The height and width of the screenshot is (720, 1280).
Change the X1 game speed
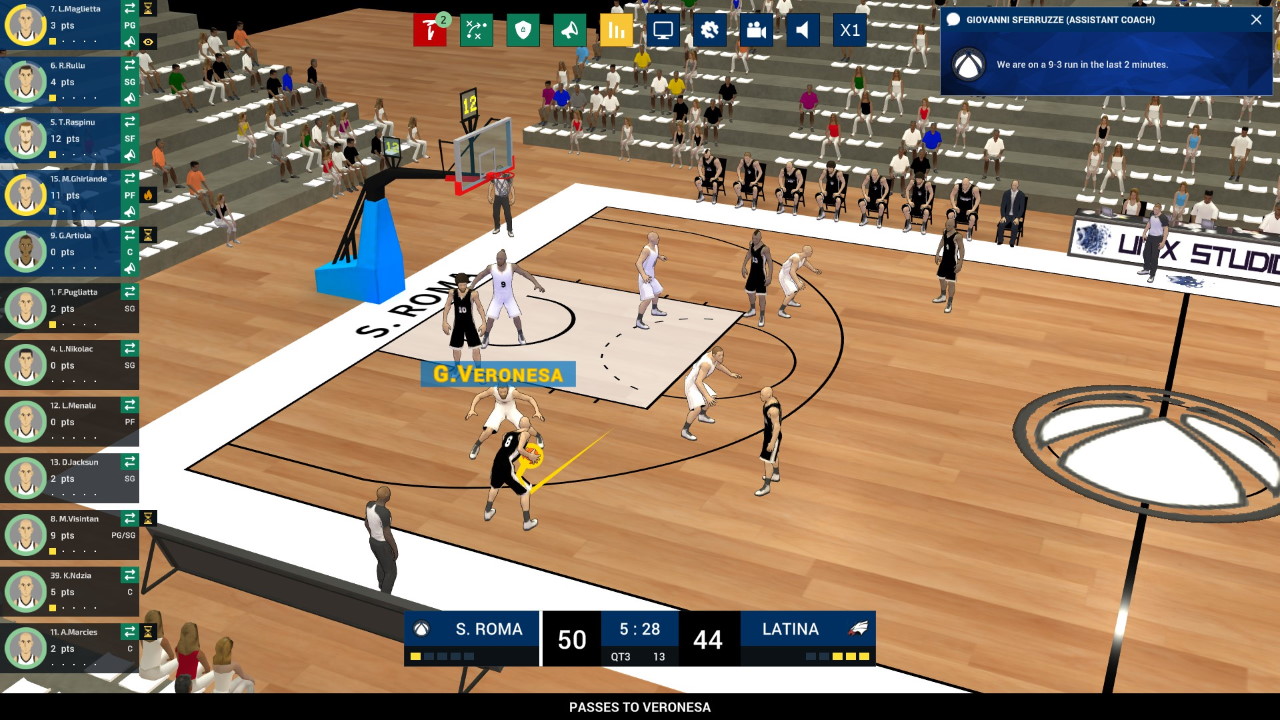[849, 30]
